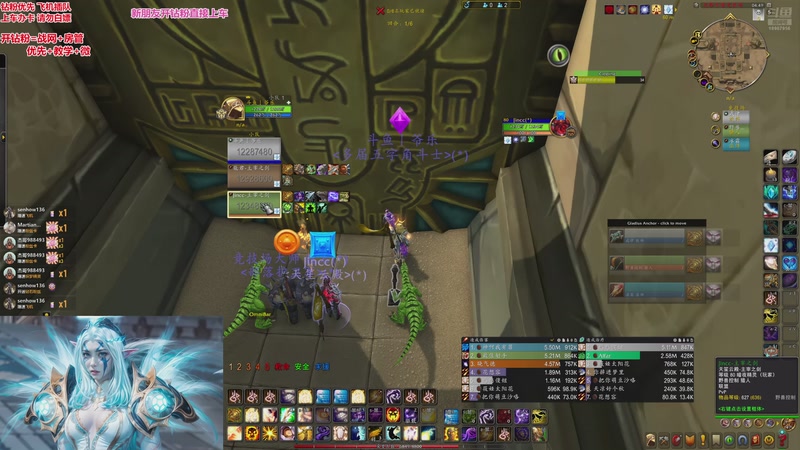800x450 pixels.
Task: Select the green party frame with highlighted border
Action: [x=254, y=202]
